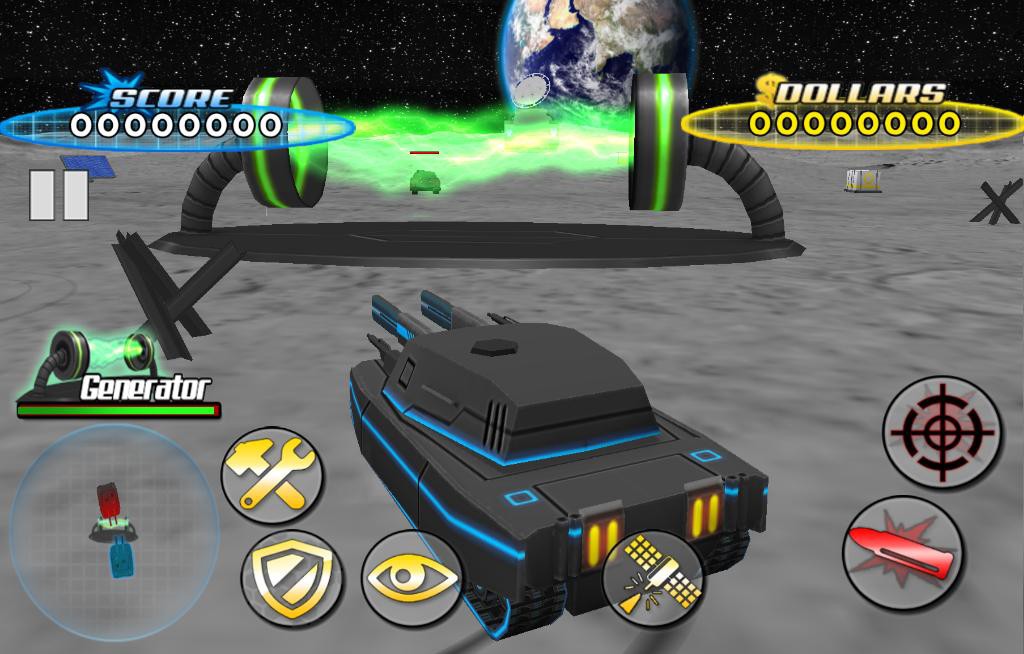Screen dimensions: 1024x654
Task: Activate the shield defense button
Action: point(292,578)
